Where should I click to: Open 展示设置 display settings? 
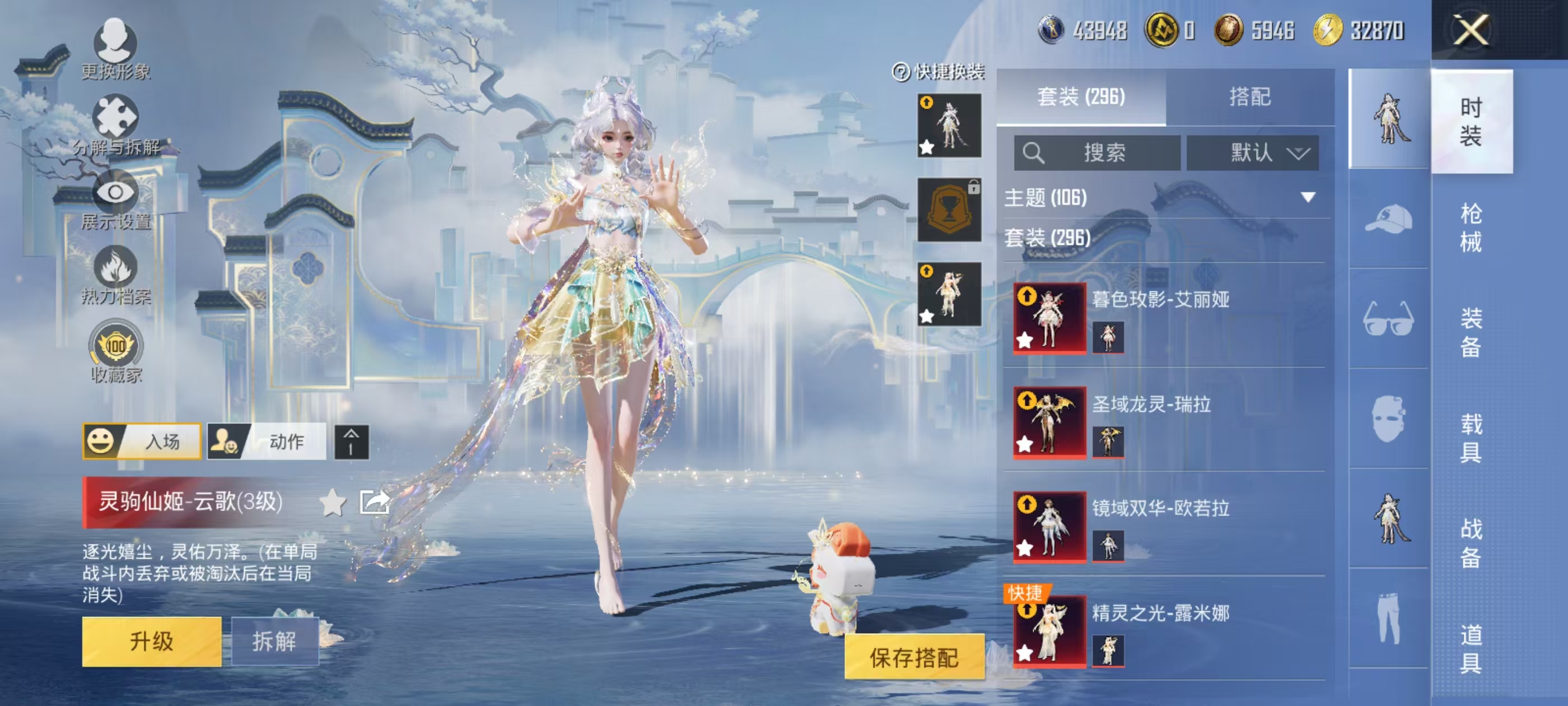[x=115, y=201]
